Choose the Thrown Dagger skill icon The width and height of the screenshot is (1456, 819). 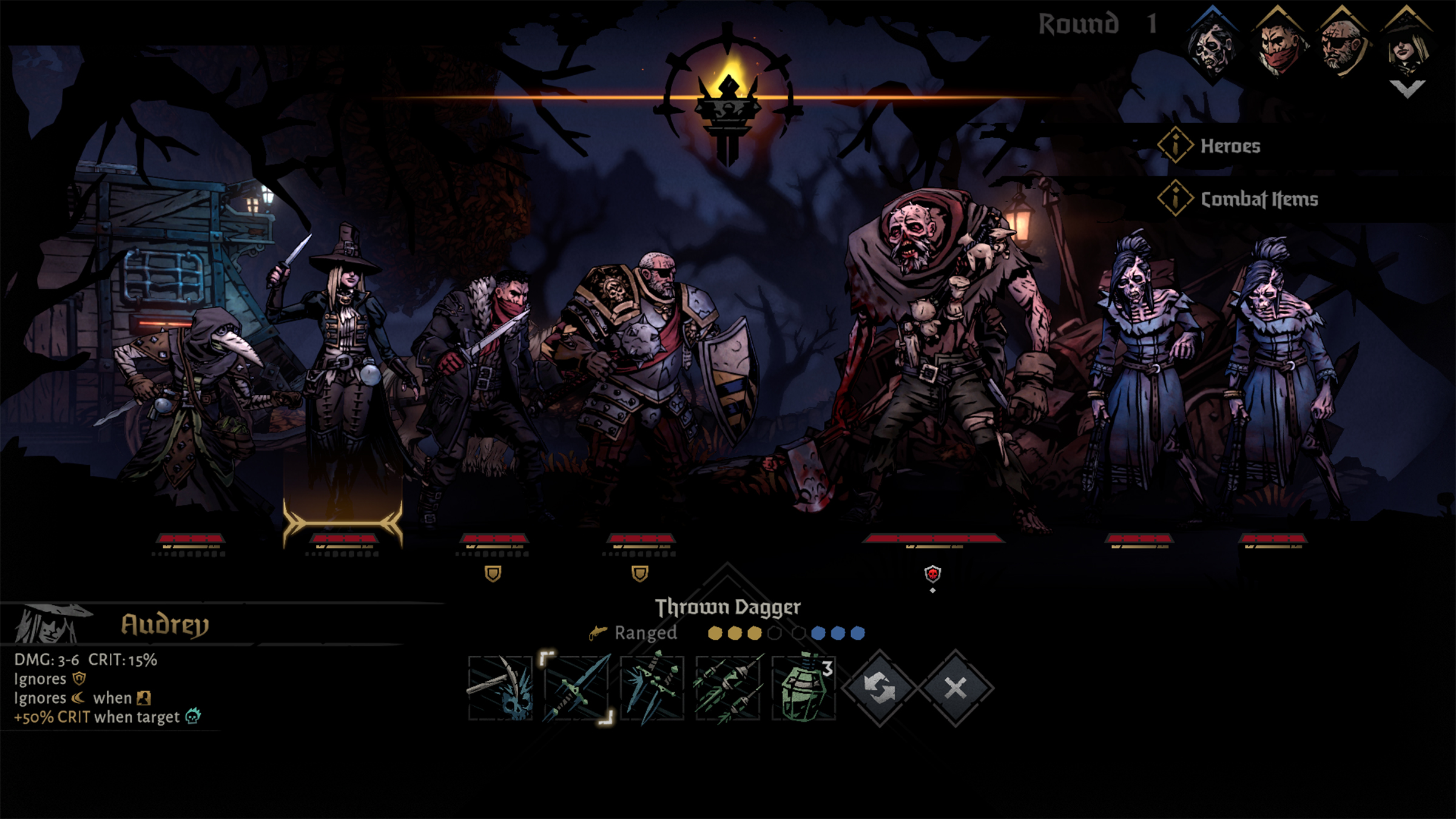(576, 688)
